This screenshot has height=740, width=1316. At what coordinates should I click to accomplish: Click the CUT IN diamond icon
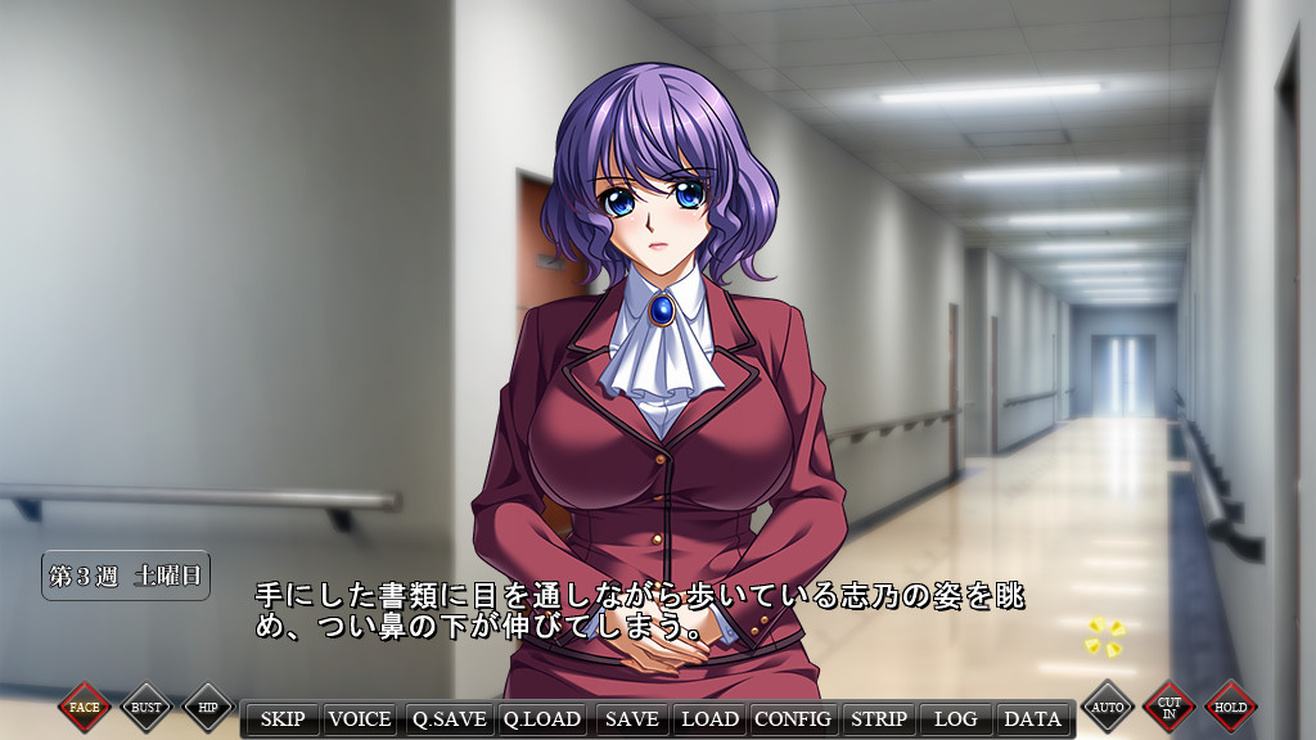click(x=1169, y=706)
